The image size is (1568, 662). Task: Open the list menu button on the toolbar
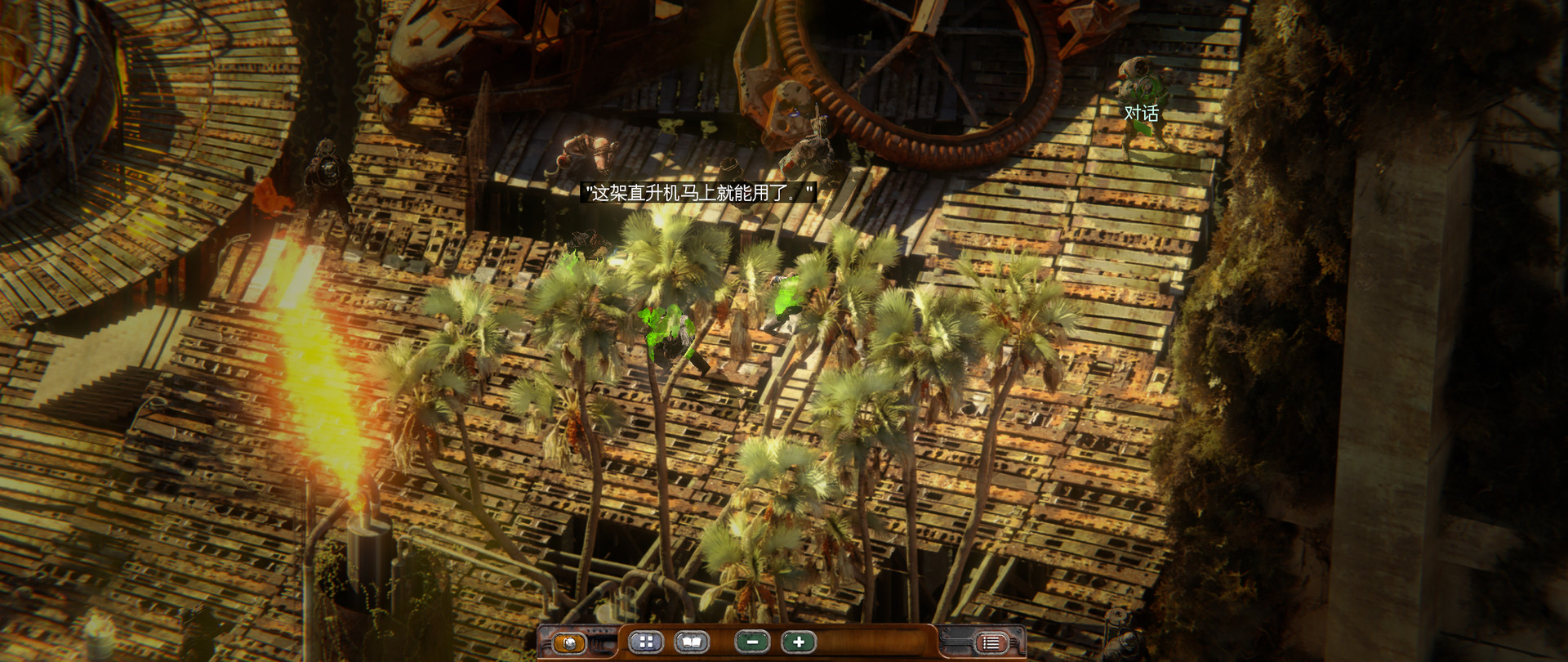pyautogui.click(x=991, y=642)
